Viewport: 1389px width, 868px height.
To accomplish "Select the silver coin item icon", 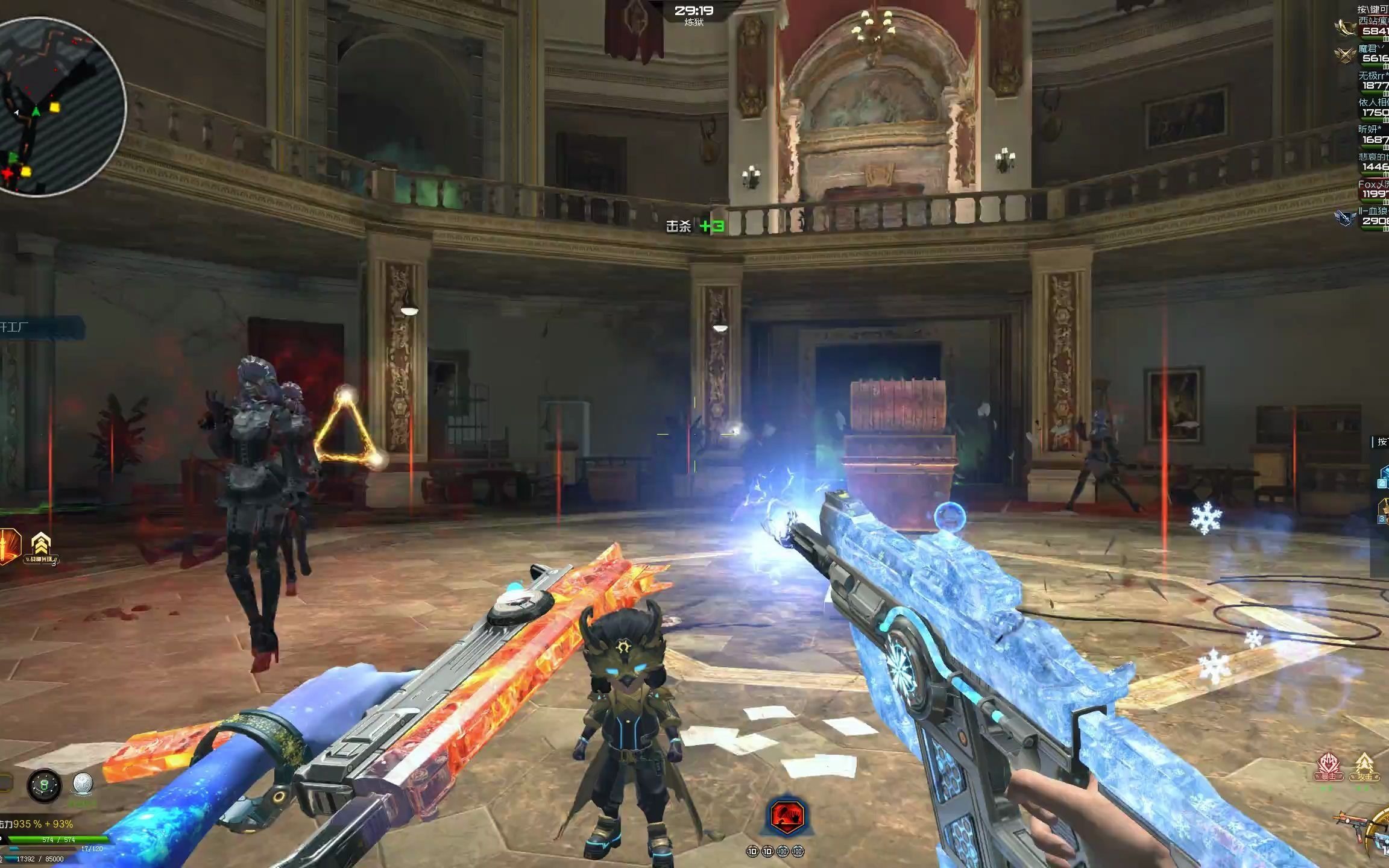I will click(x=82, y=784).
